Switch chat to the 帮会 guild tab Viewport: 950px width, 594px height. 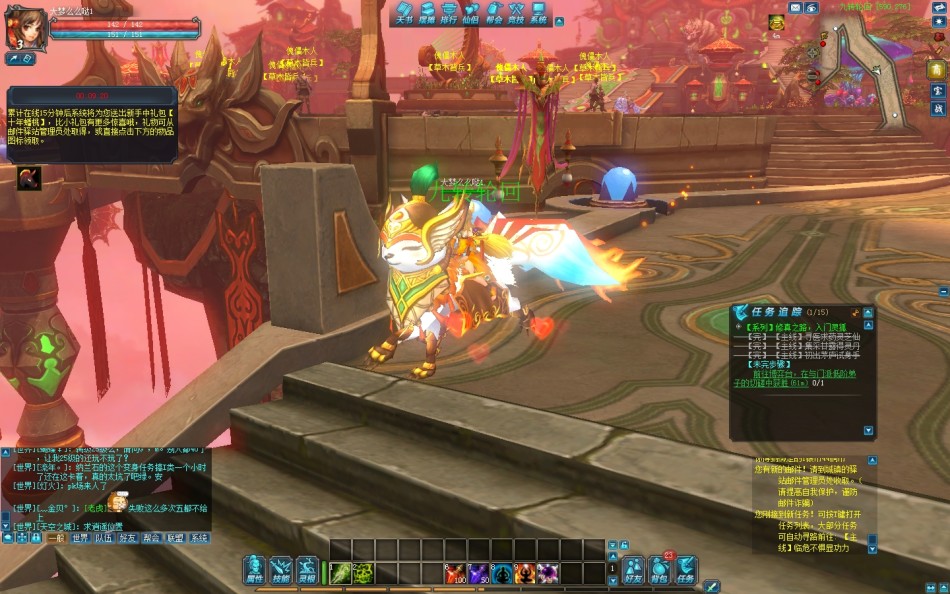pyautogui.click(x=152, y=538)
